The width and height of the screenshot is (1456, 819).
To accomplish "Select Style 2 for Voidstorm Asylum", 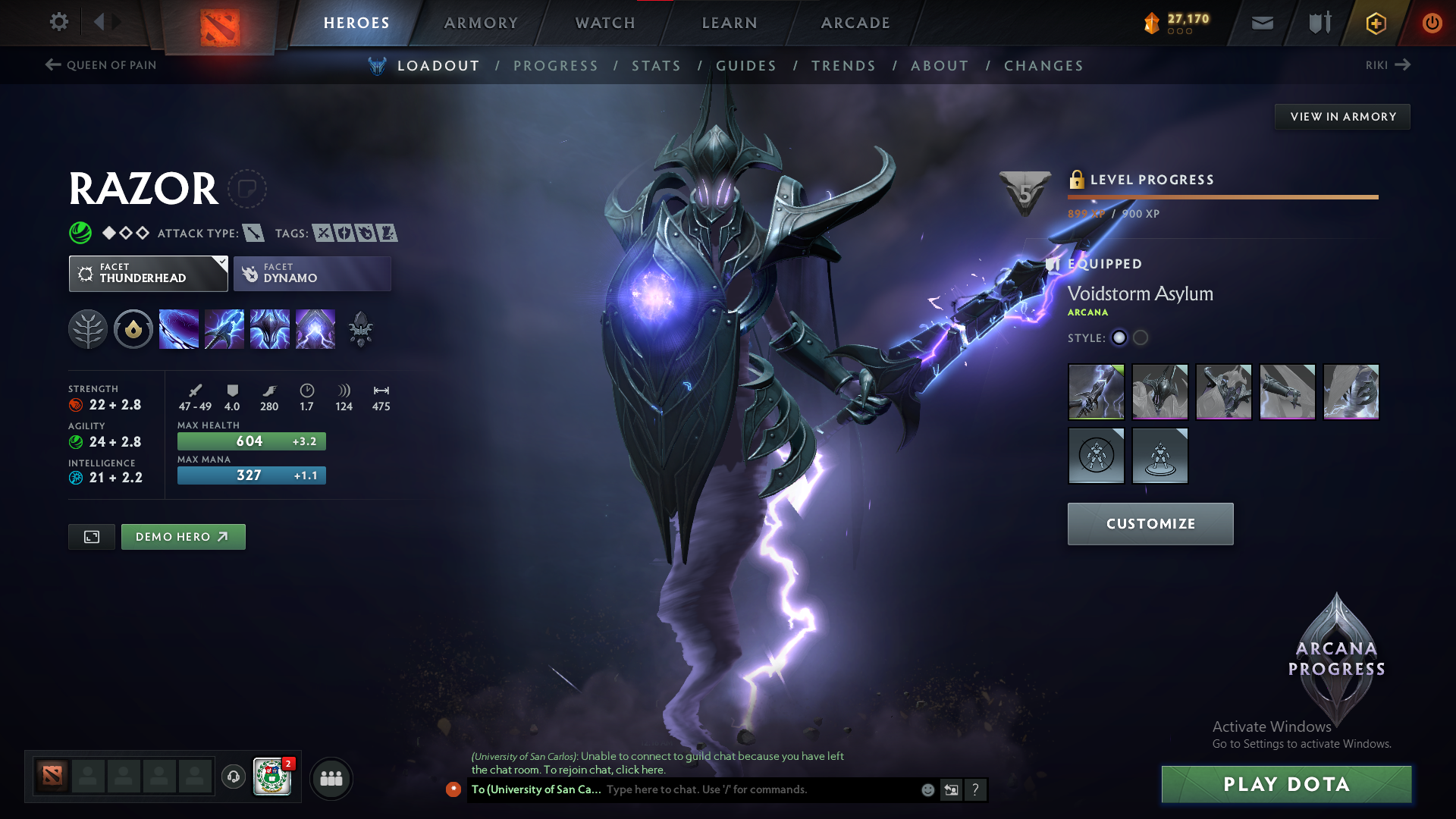I will point(1140,338).
